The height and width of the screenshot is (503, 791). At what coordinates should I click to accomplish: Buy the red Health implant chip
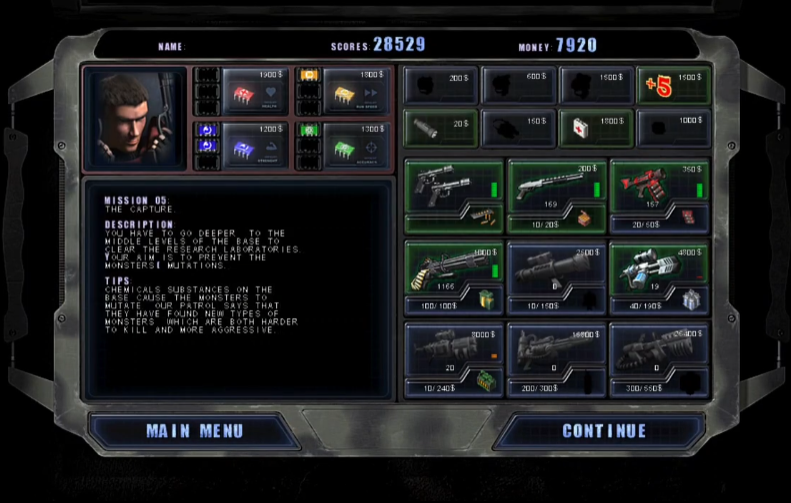tap(255, 91)
